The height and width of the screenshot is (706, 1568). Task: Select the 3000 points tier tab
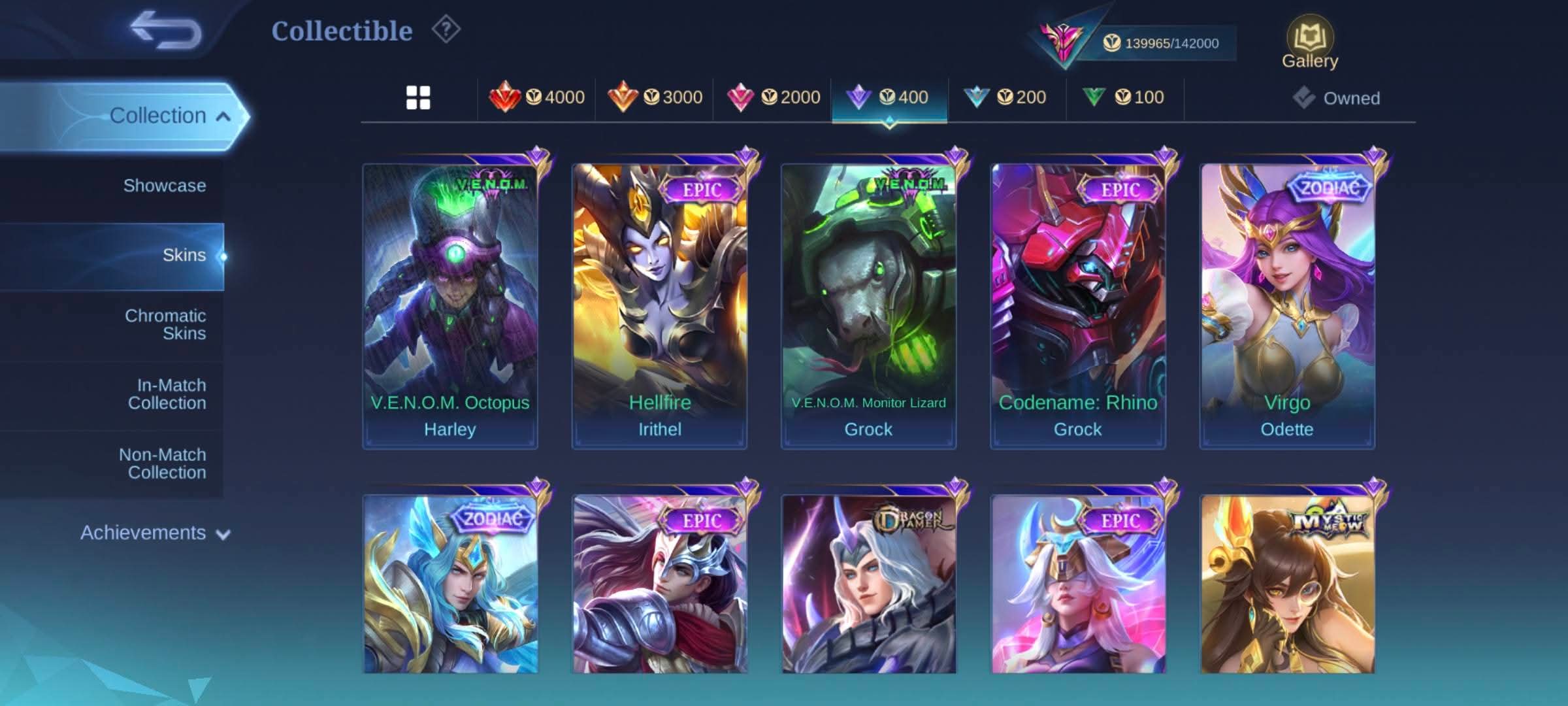655,97
